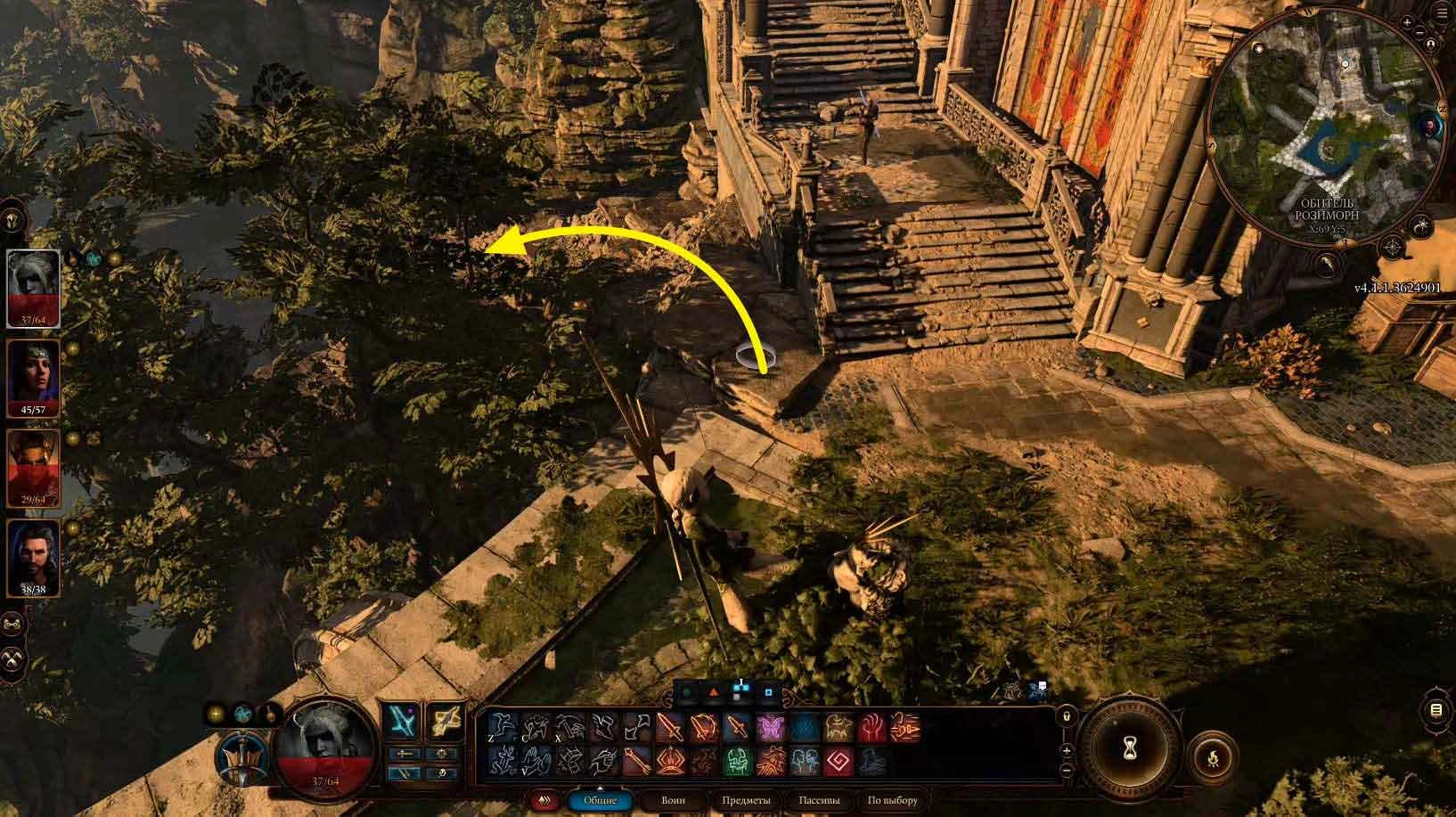Click the hourglass end-turn button

point(1130,741)
